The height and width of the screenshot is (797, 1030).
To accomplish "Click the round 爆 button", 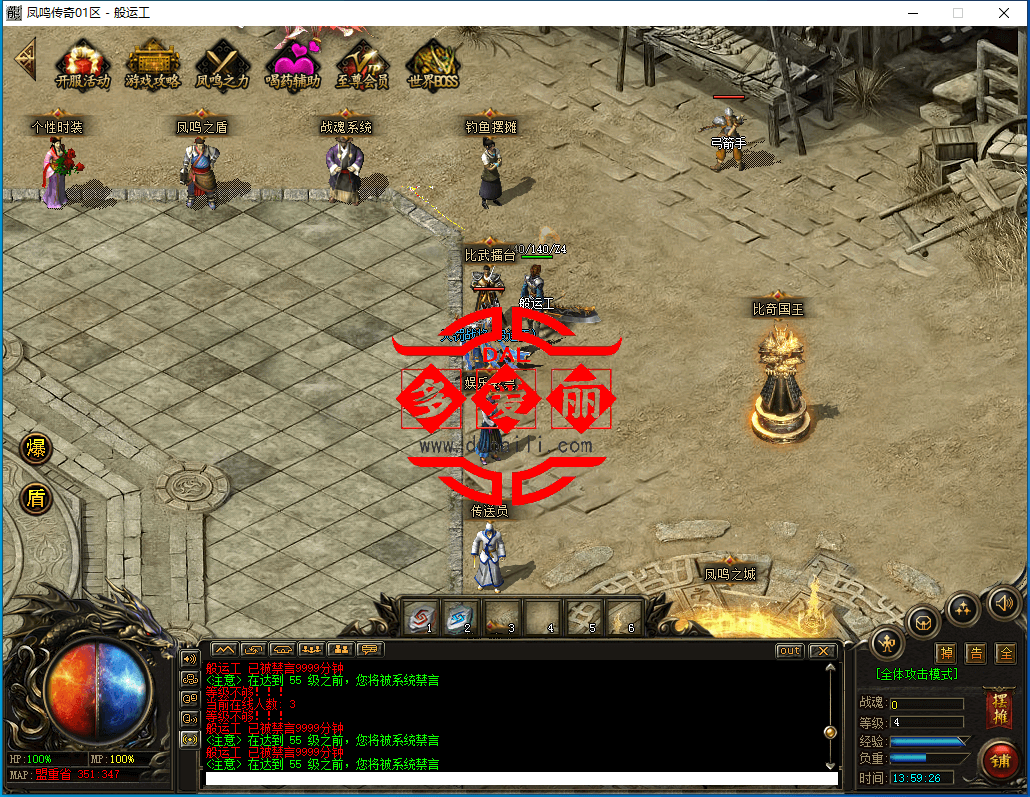I will (36, 447).
